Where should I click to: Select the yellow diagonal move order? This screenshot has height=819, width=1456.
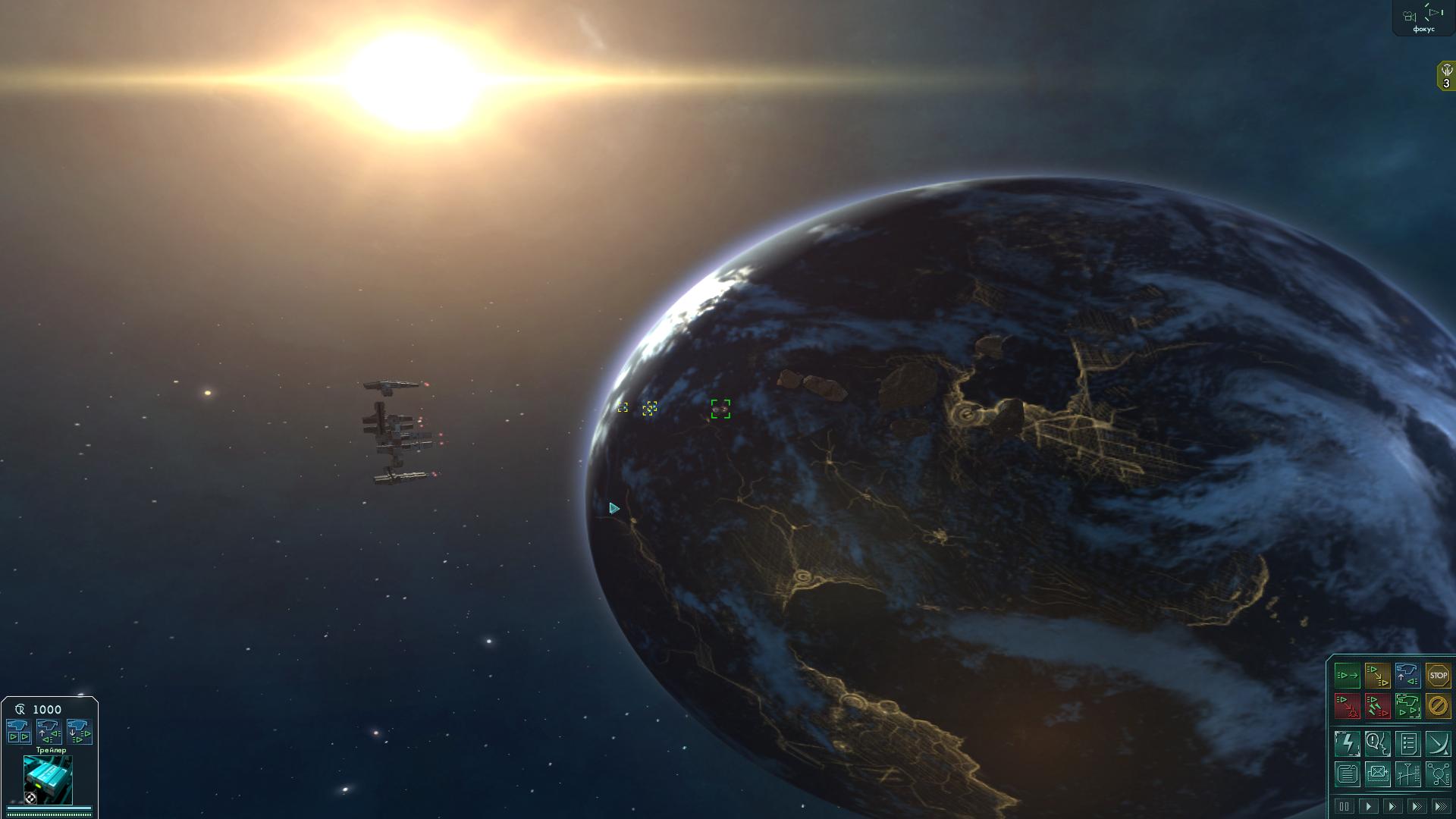pos(1377,676)
